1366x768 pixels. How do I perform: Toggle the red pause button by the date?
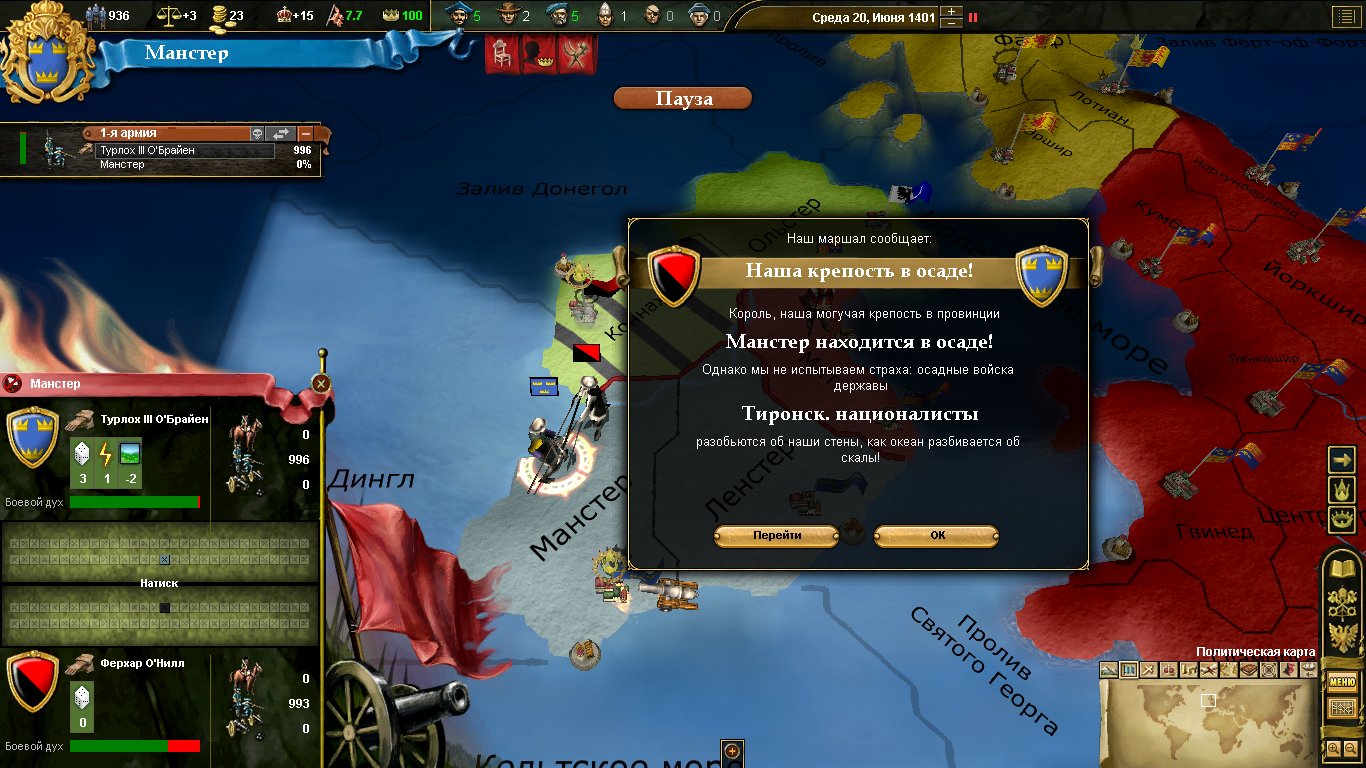[973, 17]
